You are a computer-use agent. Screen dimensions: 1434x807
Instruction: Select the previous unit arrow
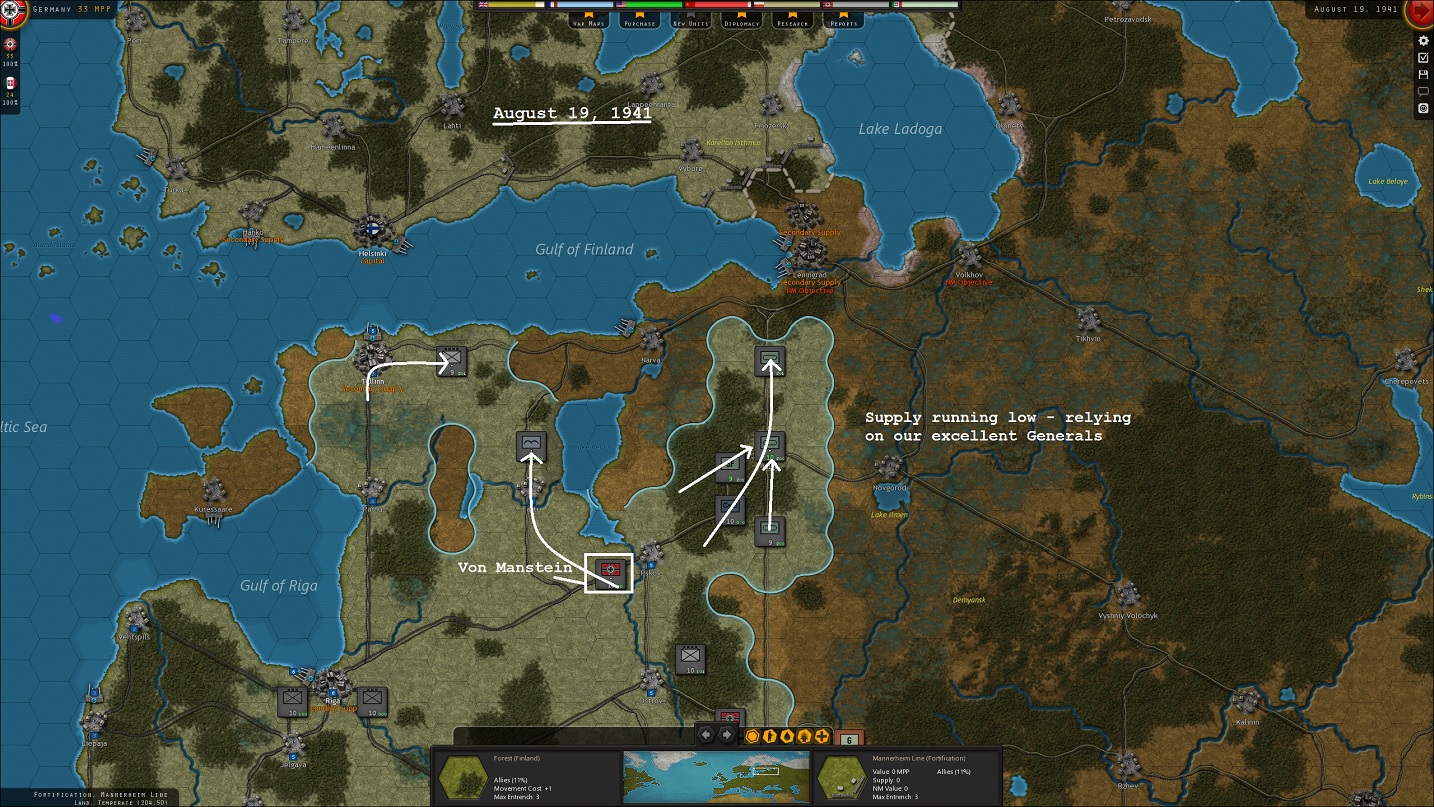coord(705,736)
